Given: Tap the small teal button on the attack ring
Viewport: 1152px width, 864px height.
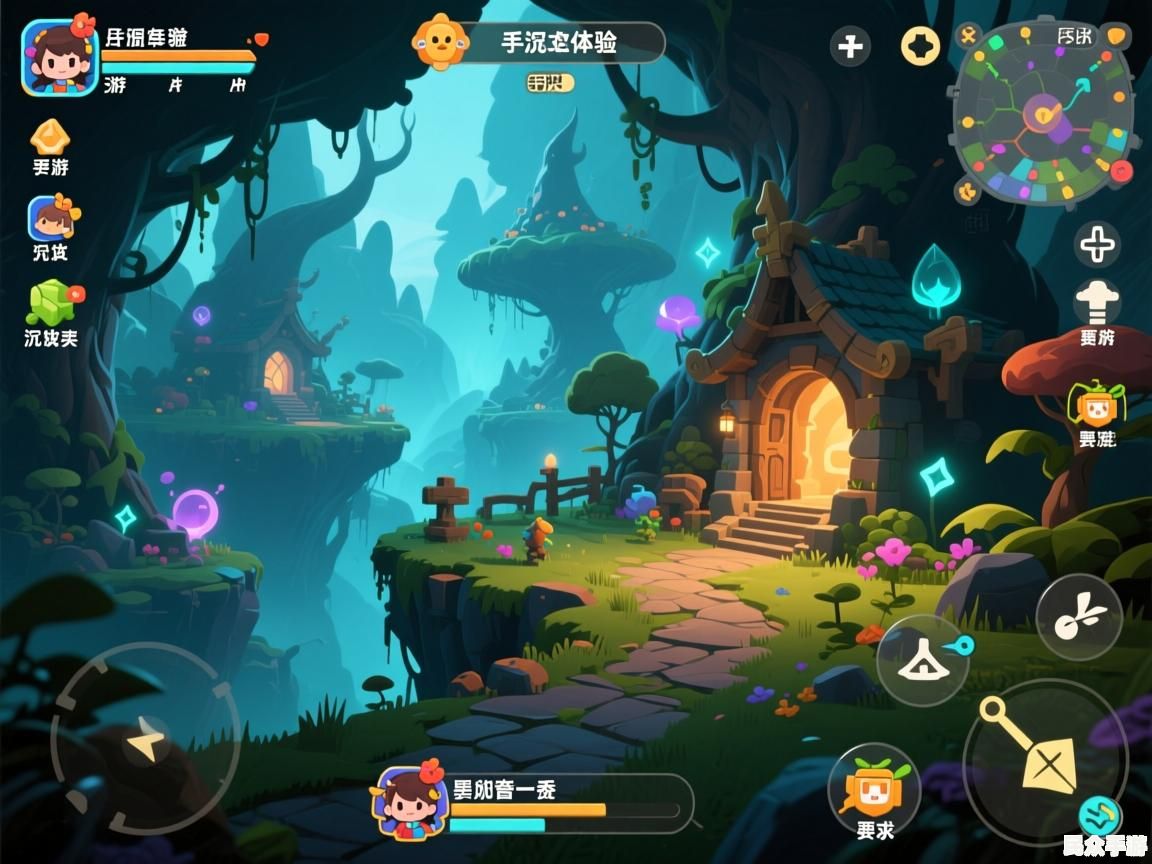Looking at the screenshot, I should pos(1099,815).
